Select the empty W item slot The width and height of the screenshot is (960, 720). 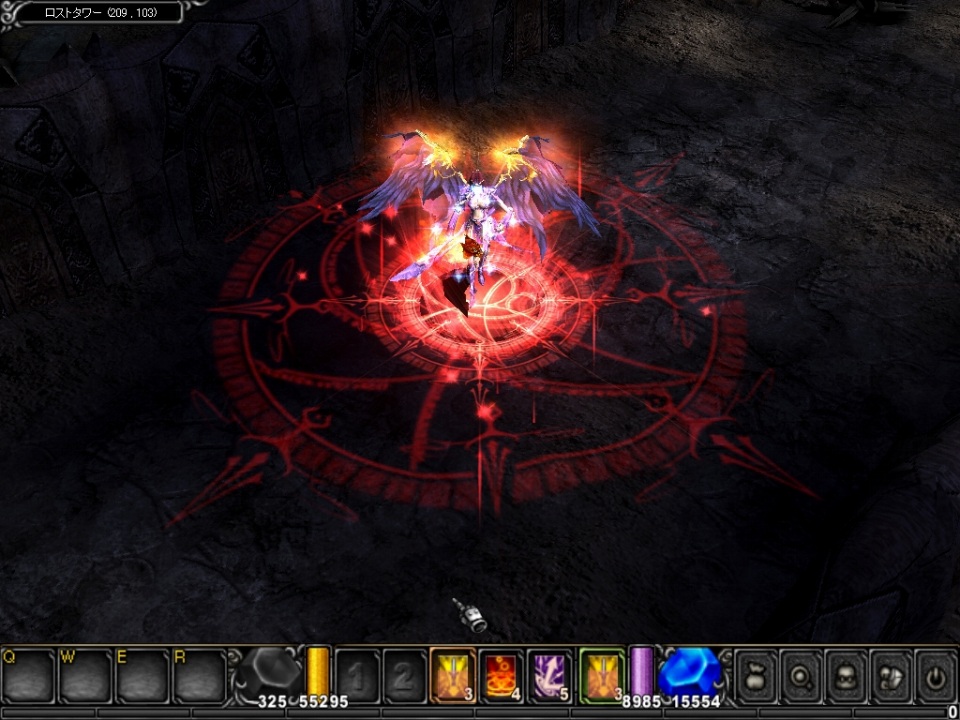(x=85, y=676)
